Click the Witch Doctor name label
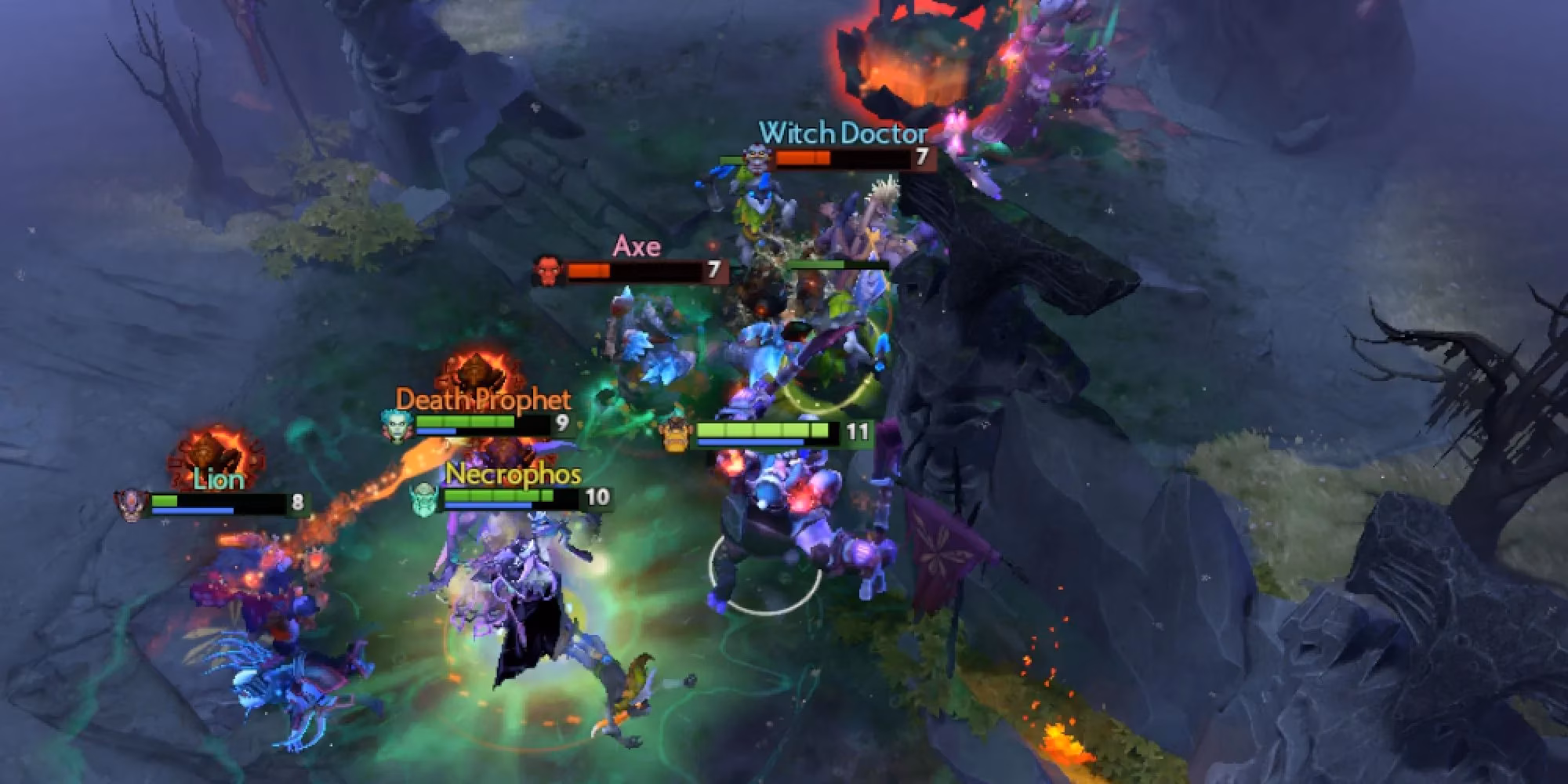Image resolution: width=1568 pixels, height=784 pixels. click(x=842, y=133)
